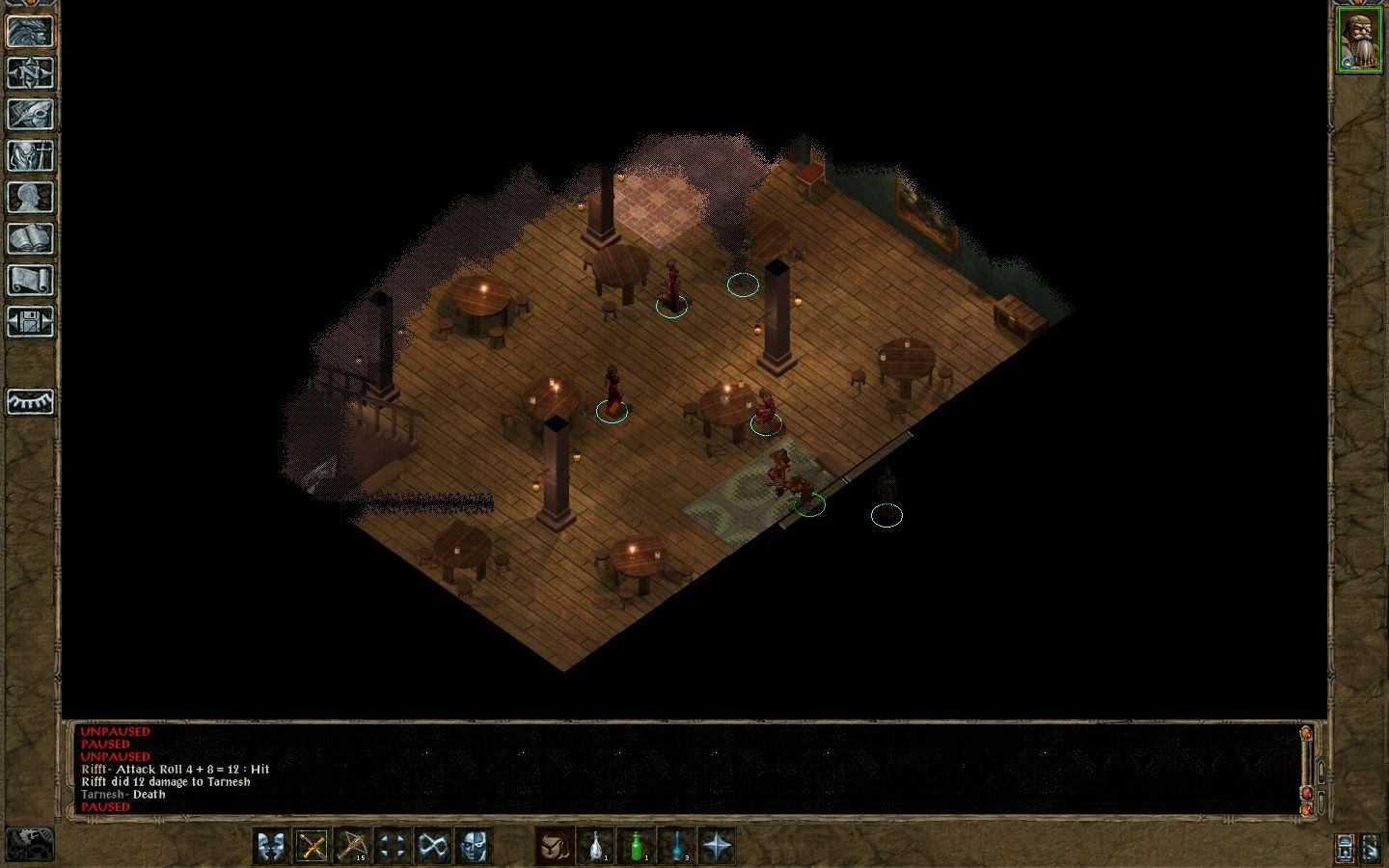Image resolution: width=1389 pixels, height=868 pixels.
Task: Open the area map from the sidebar
Action: point(30,70)
